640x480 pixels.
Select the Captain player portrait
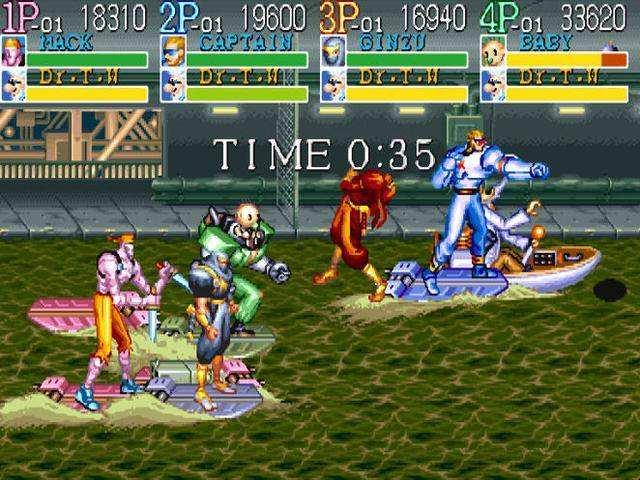pos(173,51)
